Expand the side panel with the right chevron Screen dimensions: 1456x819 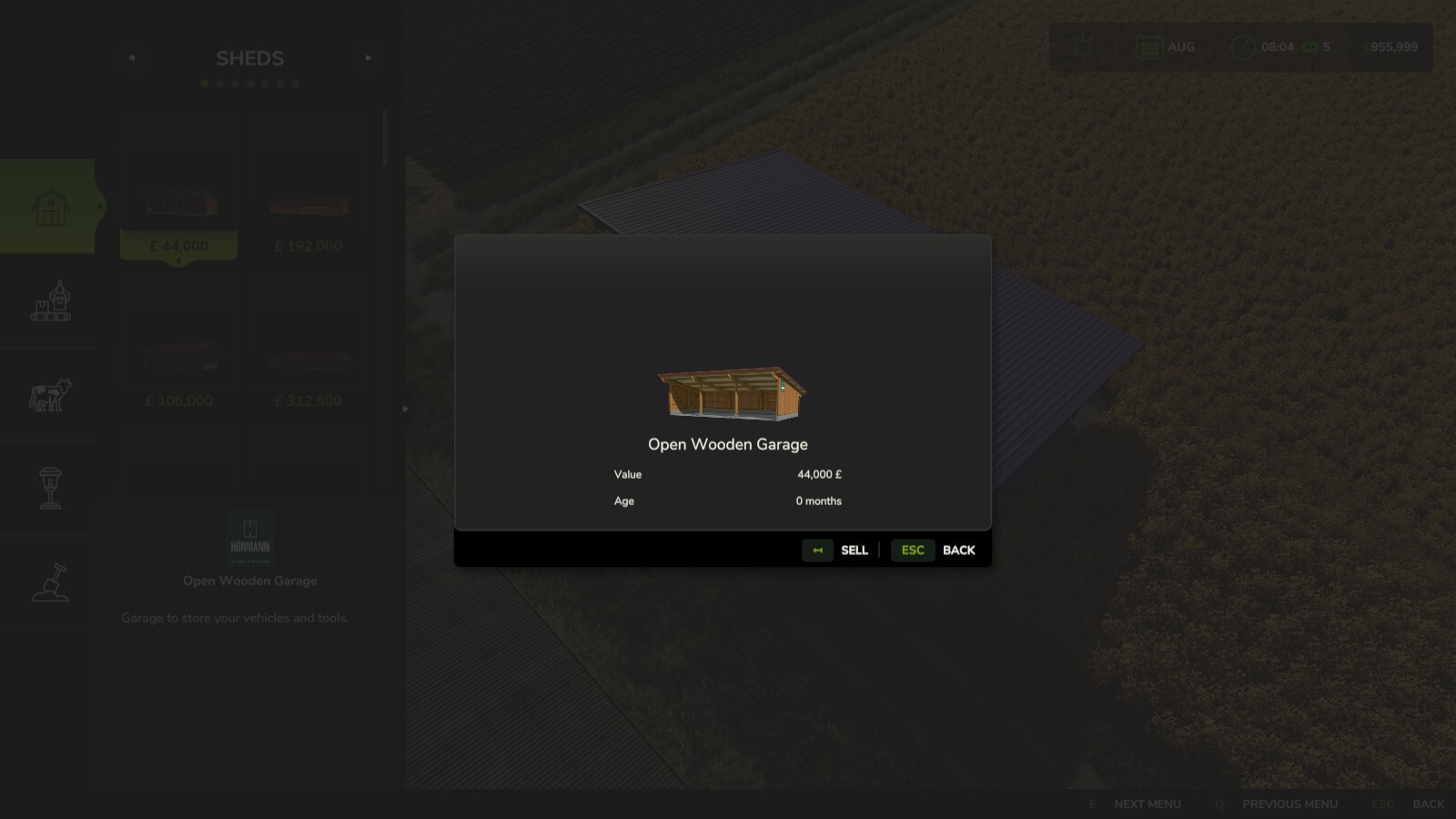tap(403, 409)
